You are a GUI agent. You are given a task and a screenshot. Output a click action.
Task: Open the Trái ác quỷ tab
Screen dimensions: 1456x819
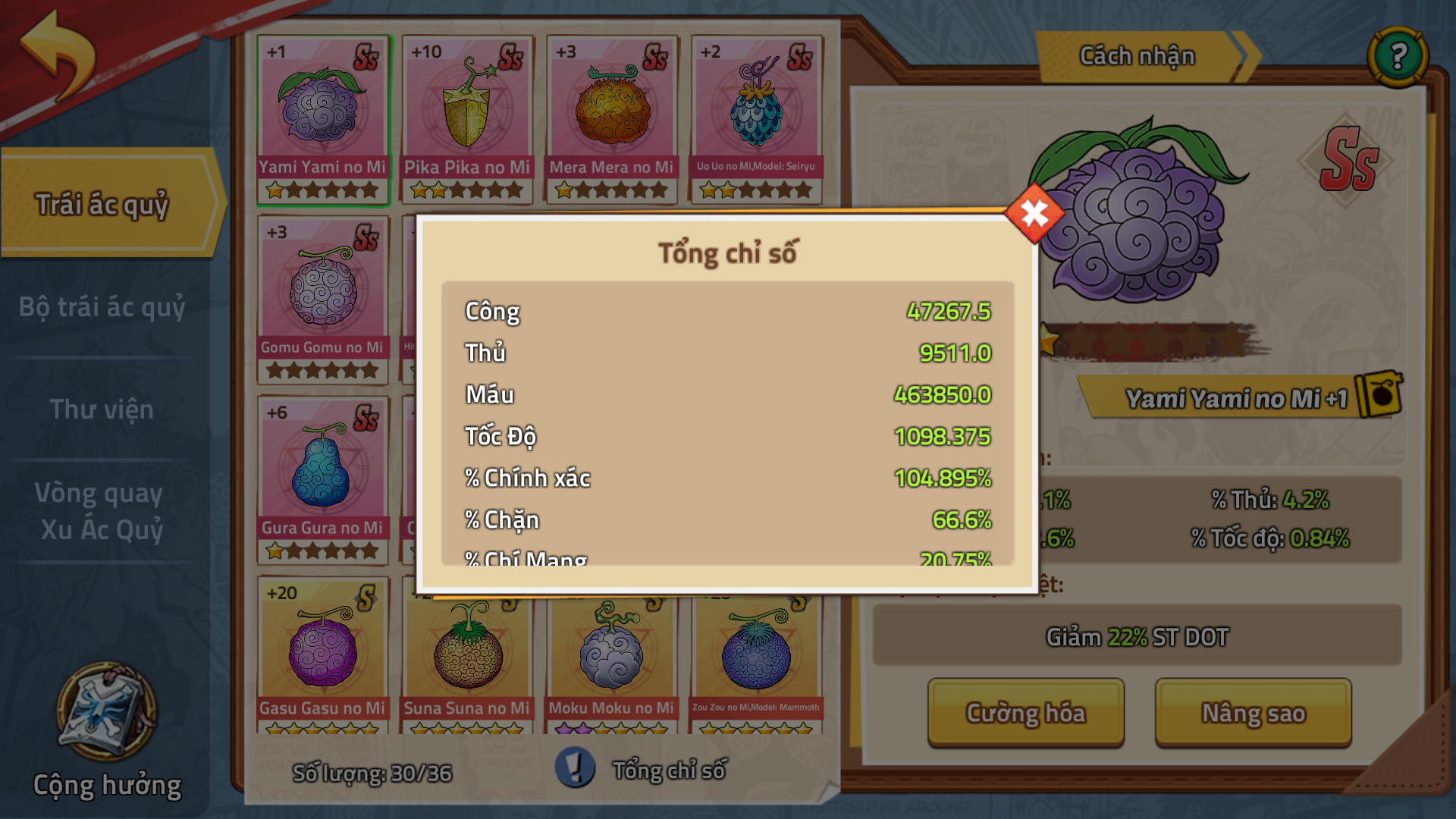click(x=102, y=204)
